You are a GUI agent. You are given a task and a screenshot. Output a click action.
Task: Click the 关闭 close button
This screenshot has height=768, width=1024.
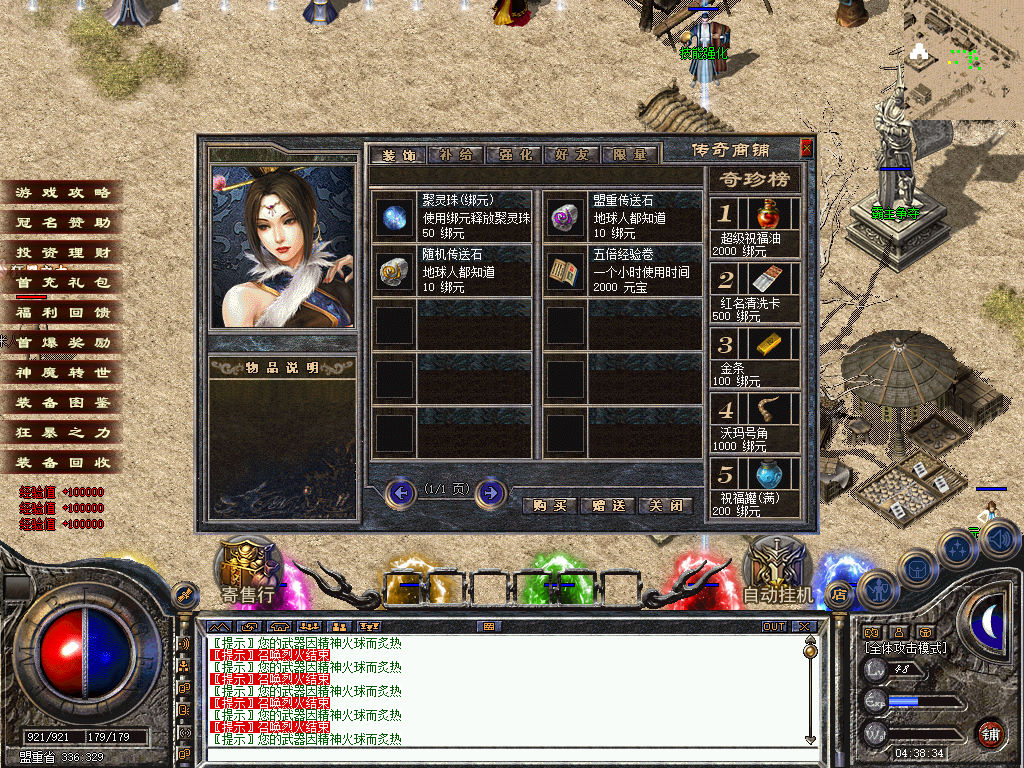coord(665,506)
